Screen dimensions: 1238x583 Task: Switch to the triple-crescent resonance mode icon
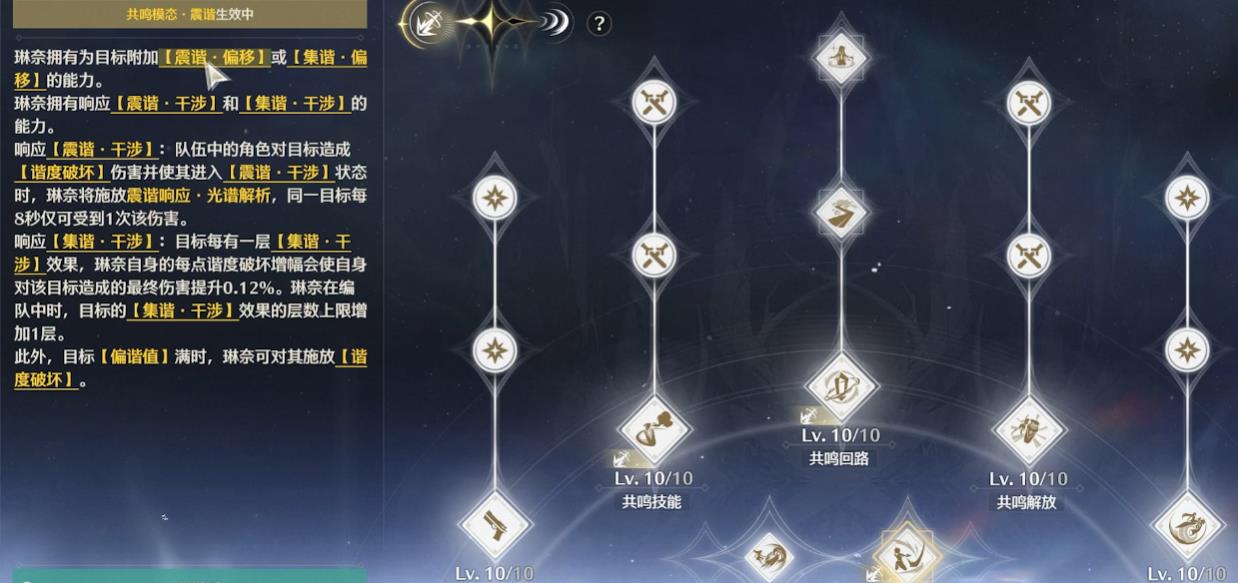point(554,24)
